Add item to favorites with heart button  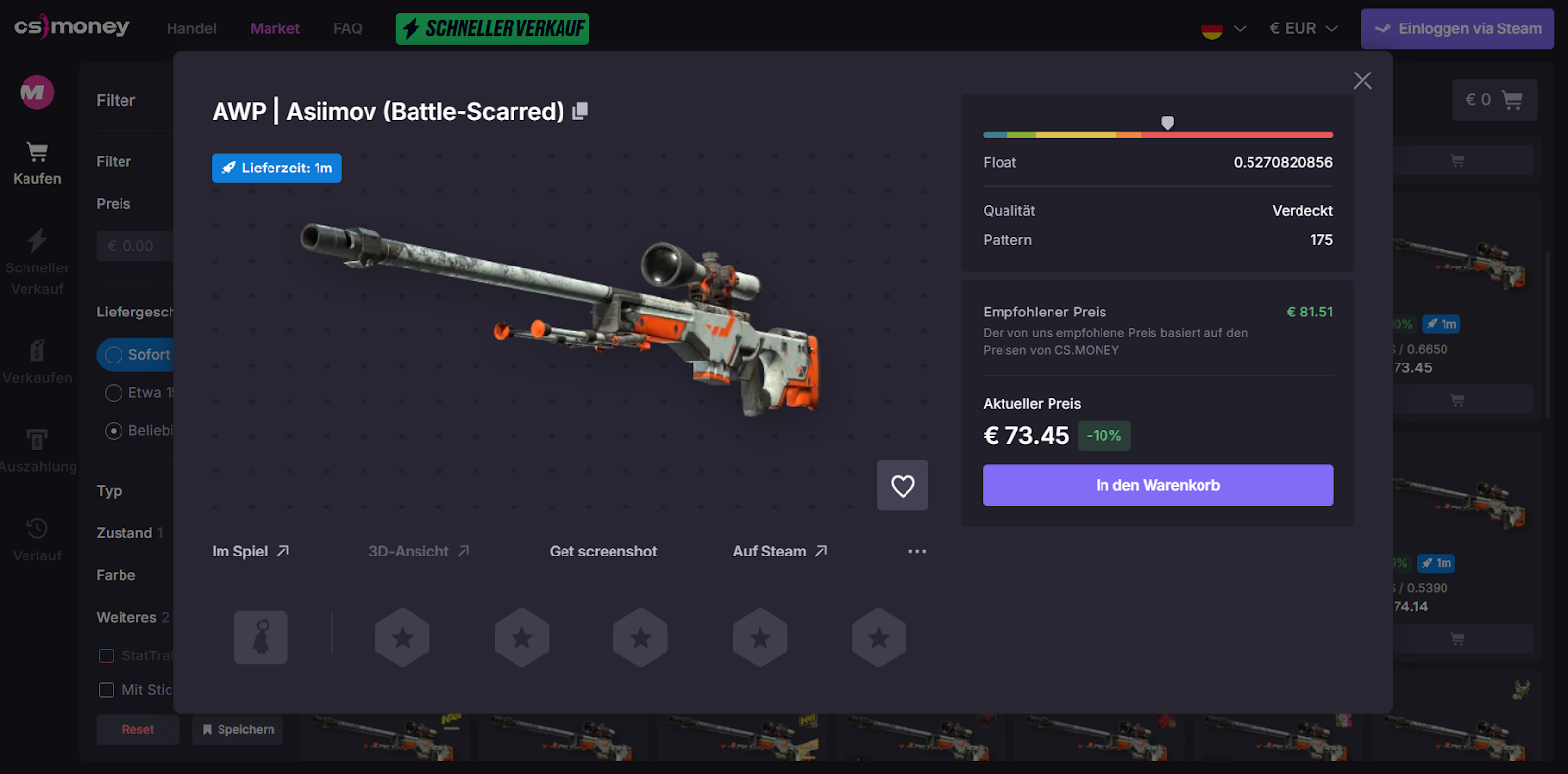point(903,485)
